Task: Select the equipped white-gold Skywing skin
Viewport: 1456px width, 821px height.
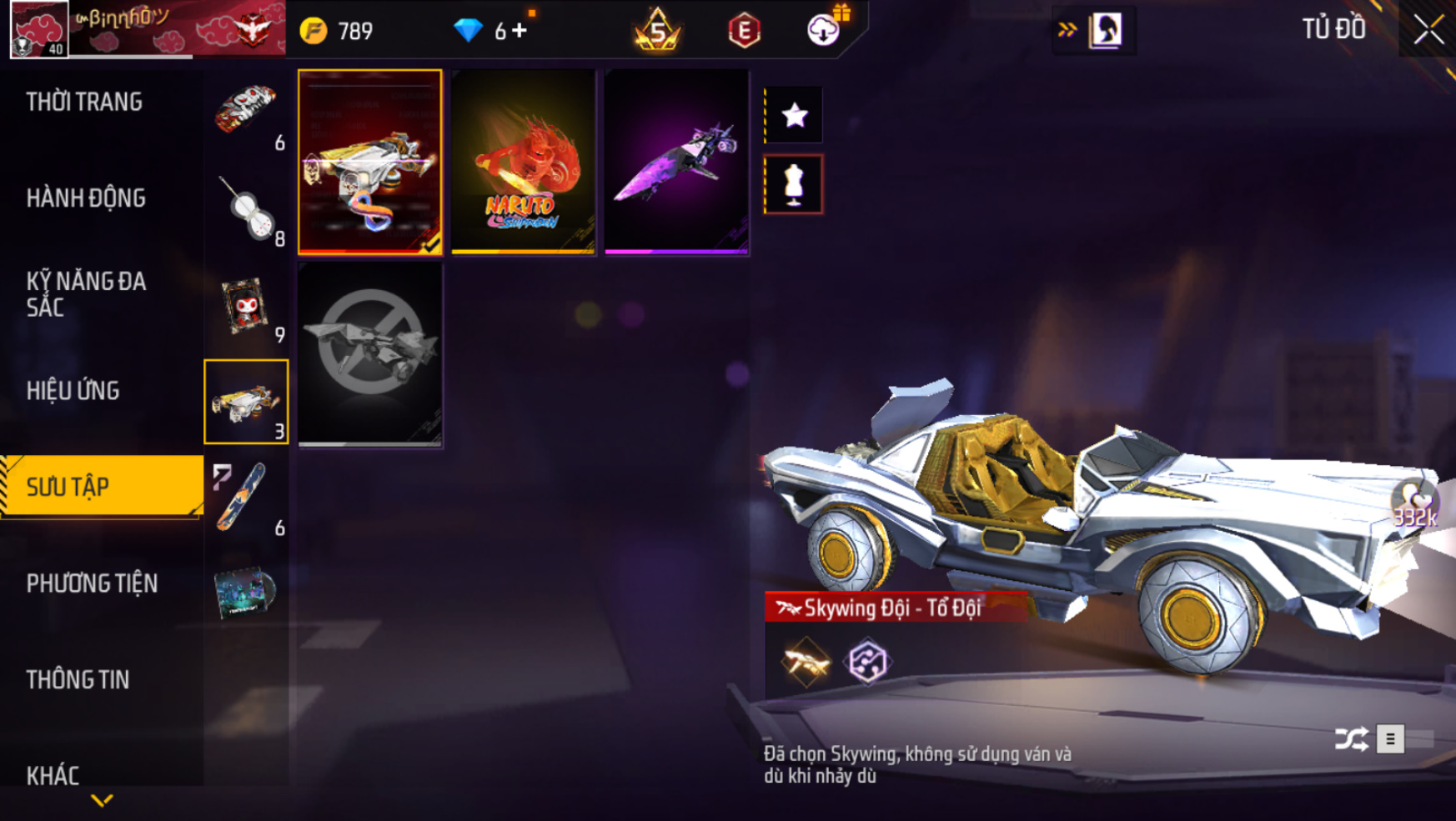Action: point(370,162)
